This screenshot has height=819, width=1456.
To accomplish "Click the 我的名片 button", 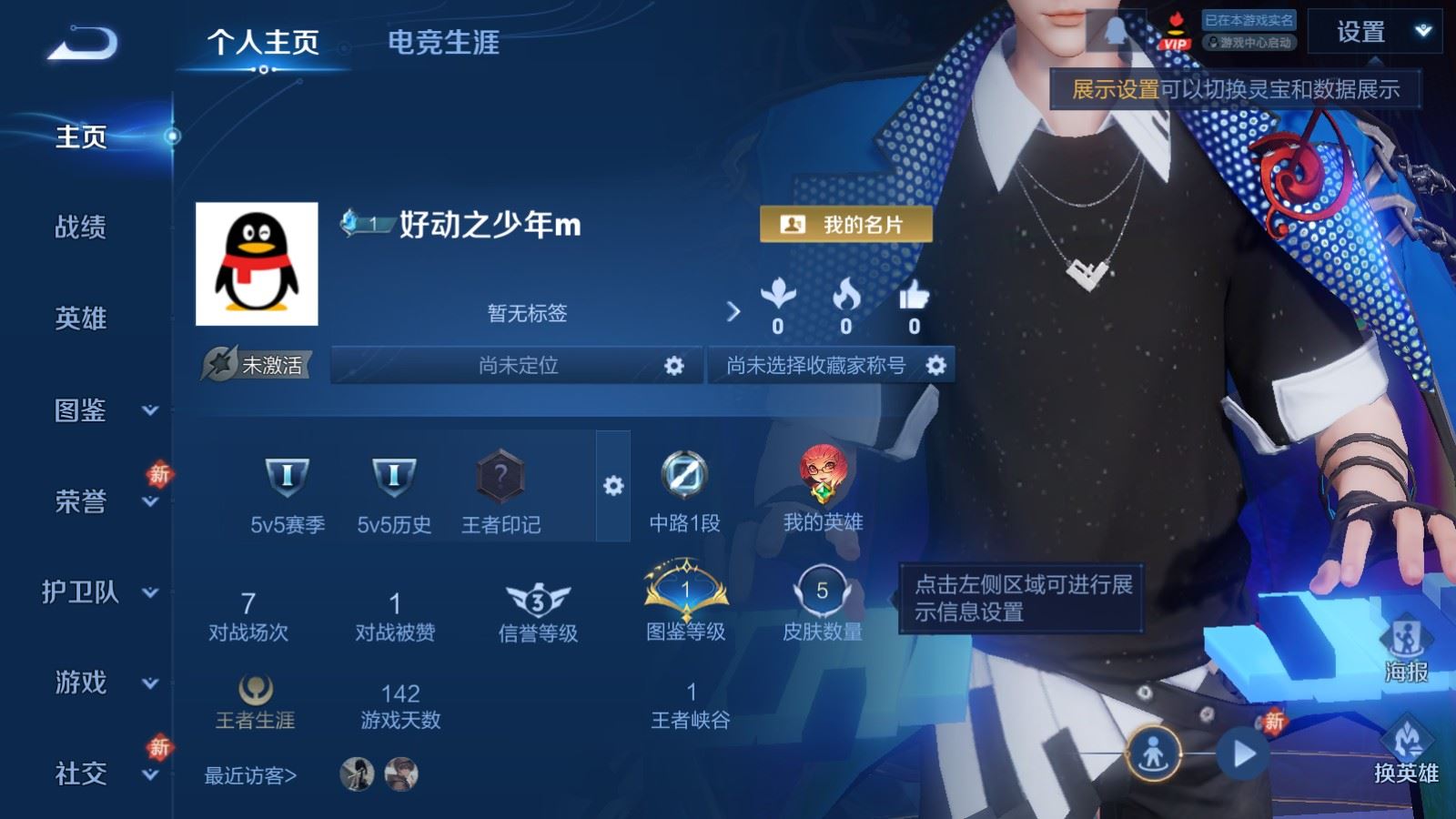I will [x=844, y=221].
